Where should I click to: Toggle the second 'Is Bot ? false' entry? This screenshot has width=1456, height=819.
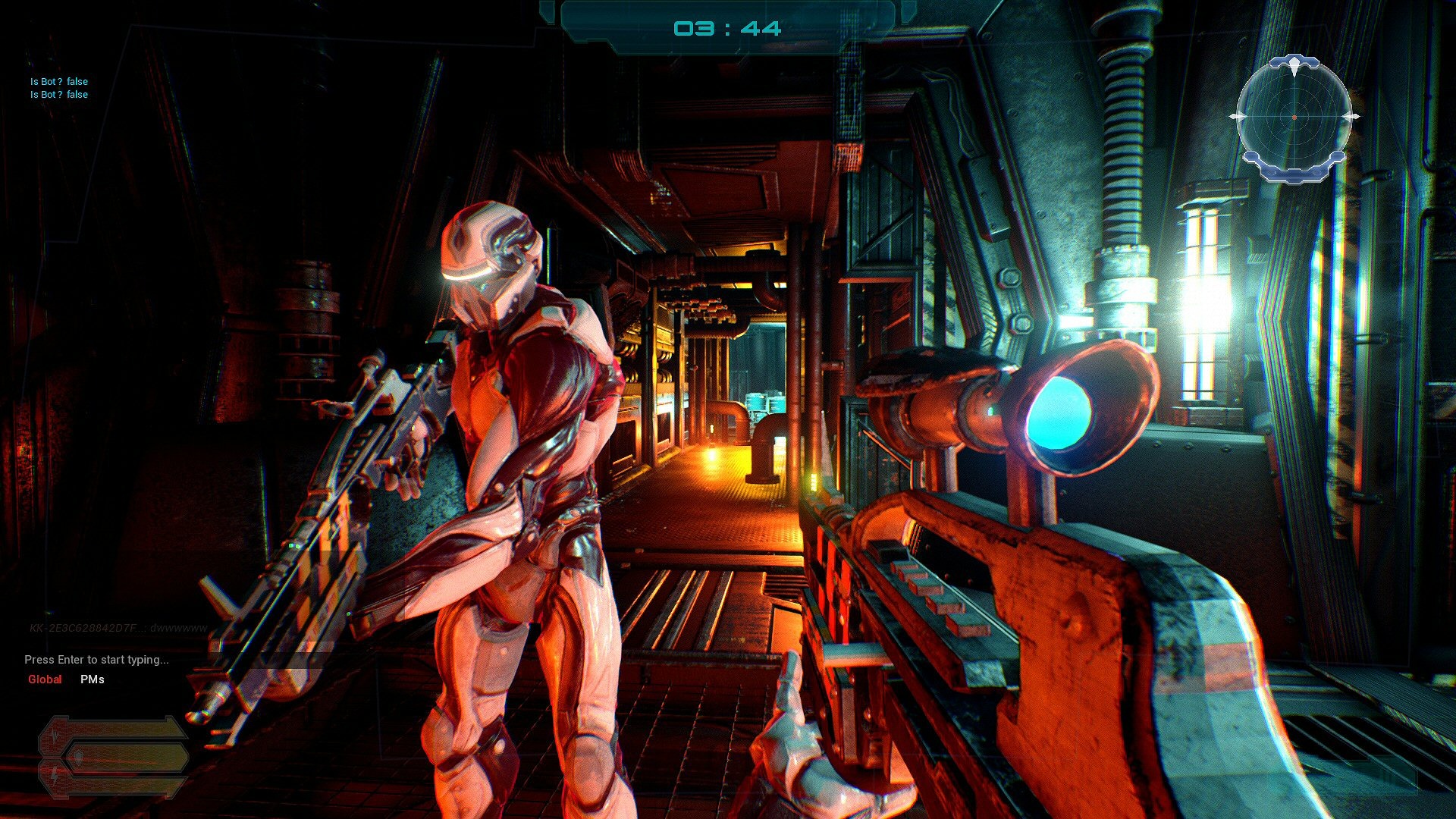[x=58, y=94]
